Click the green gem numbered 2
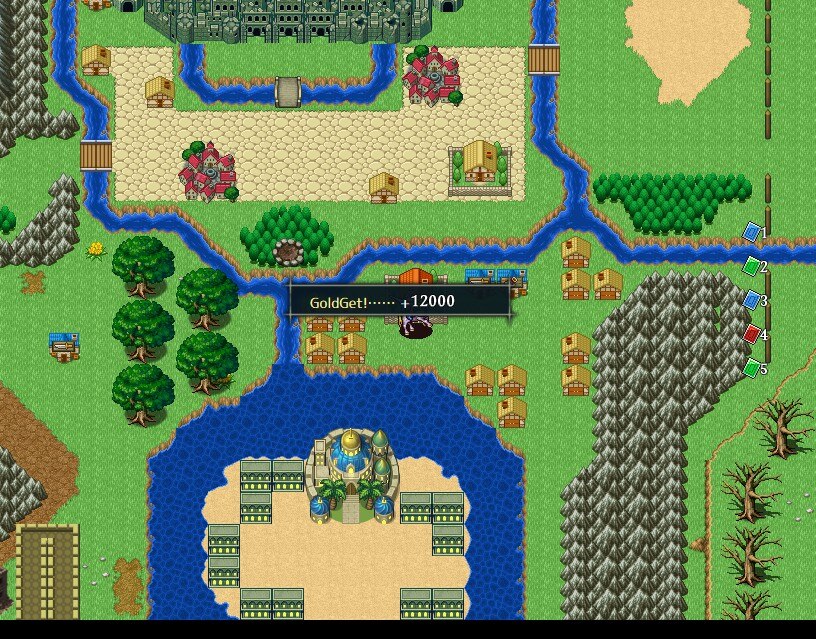816x639 pixels. pyautogui.click(x=752, y=266)
